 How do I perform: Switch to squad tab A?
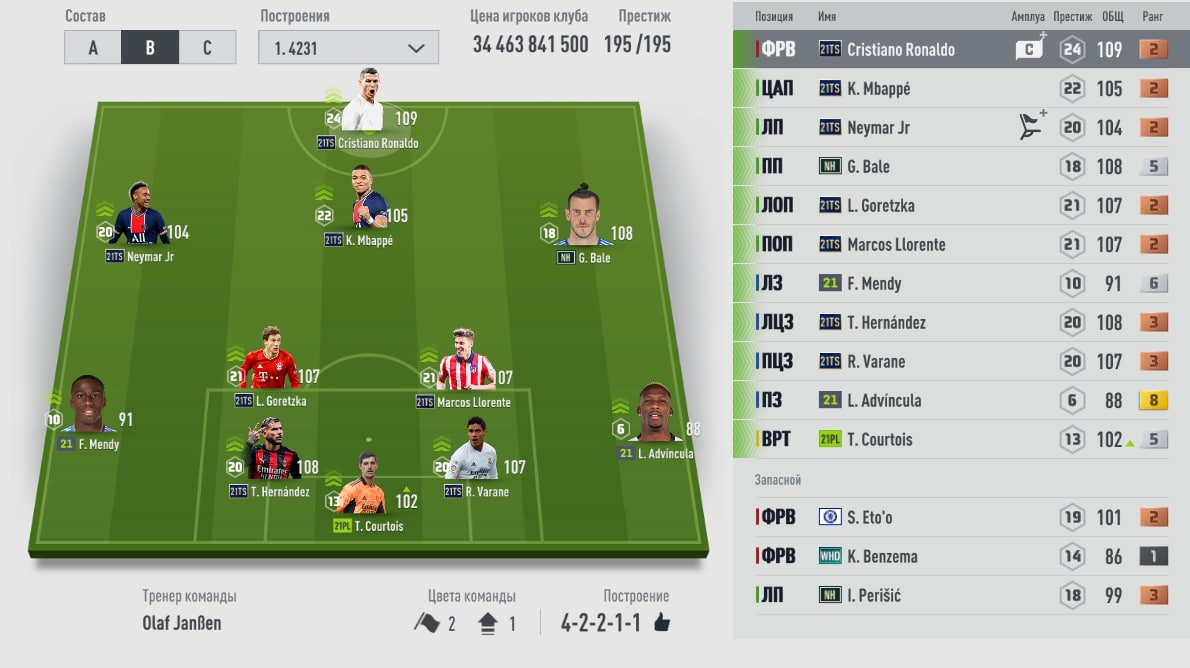click(92, 48)
